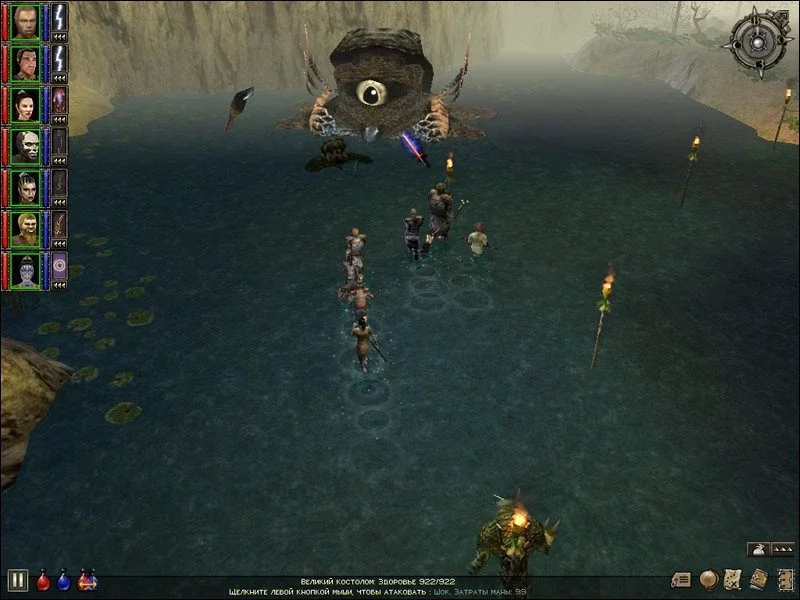Viewport: 800px width, 600px height.
Task: Pause the game with the pause button
Action: pos(17,579)
